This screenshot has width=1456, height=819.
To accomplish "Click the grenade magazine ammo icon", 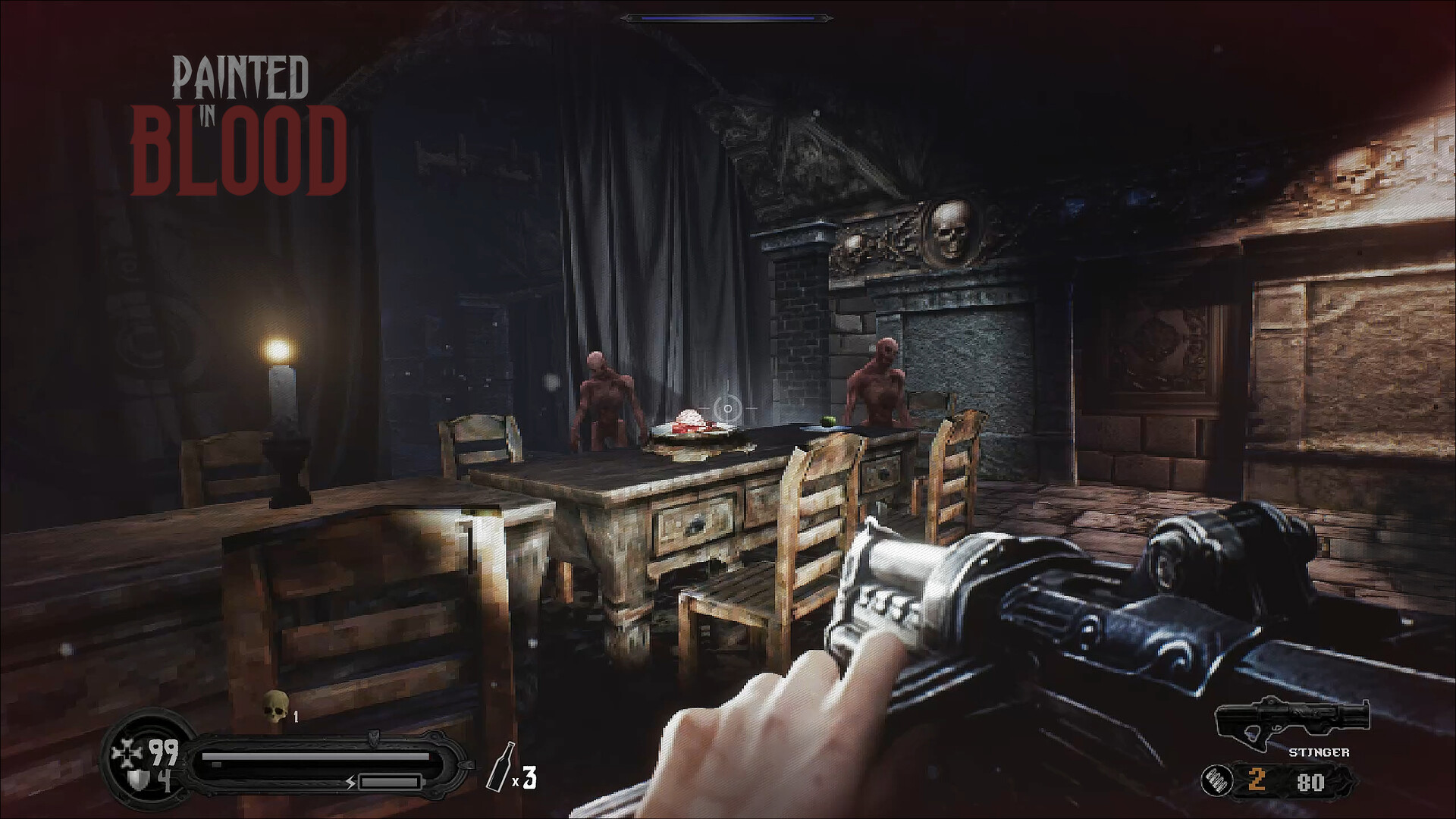I will [x=1217, y=780].
